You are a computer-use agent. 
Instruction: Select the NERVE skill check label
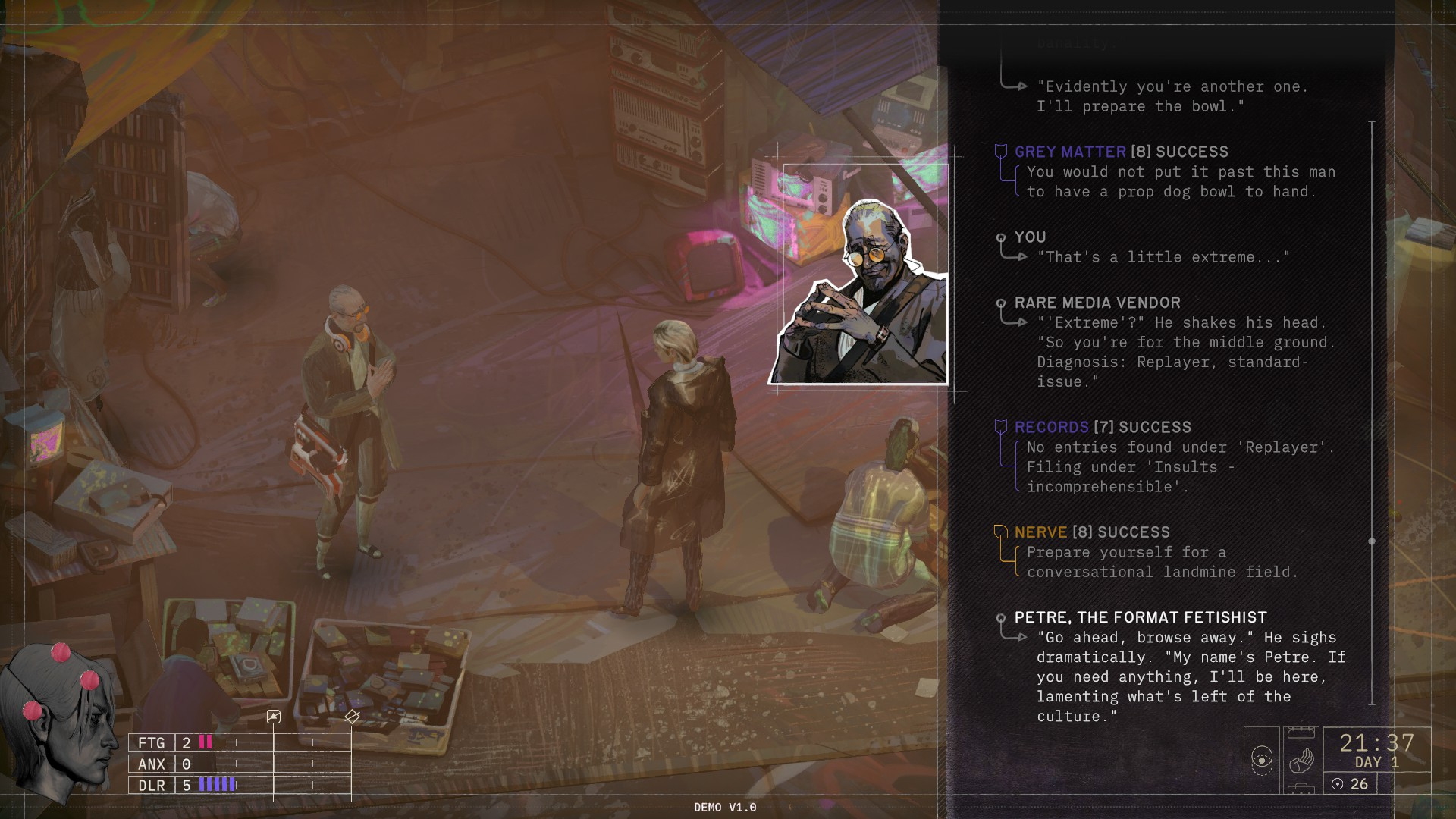click(1040, 532)
